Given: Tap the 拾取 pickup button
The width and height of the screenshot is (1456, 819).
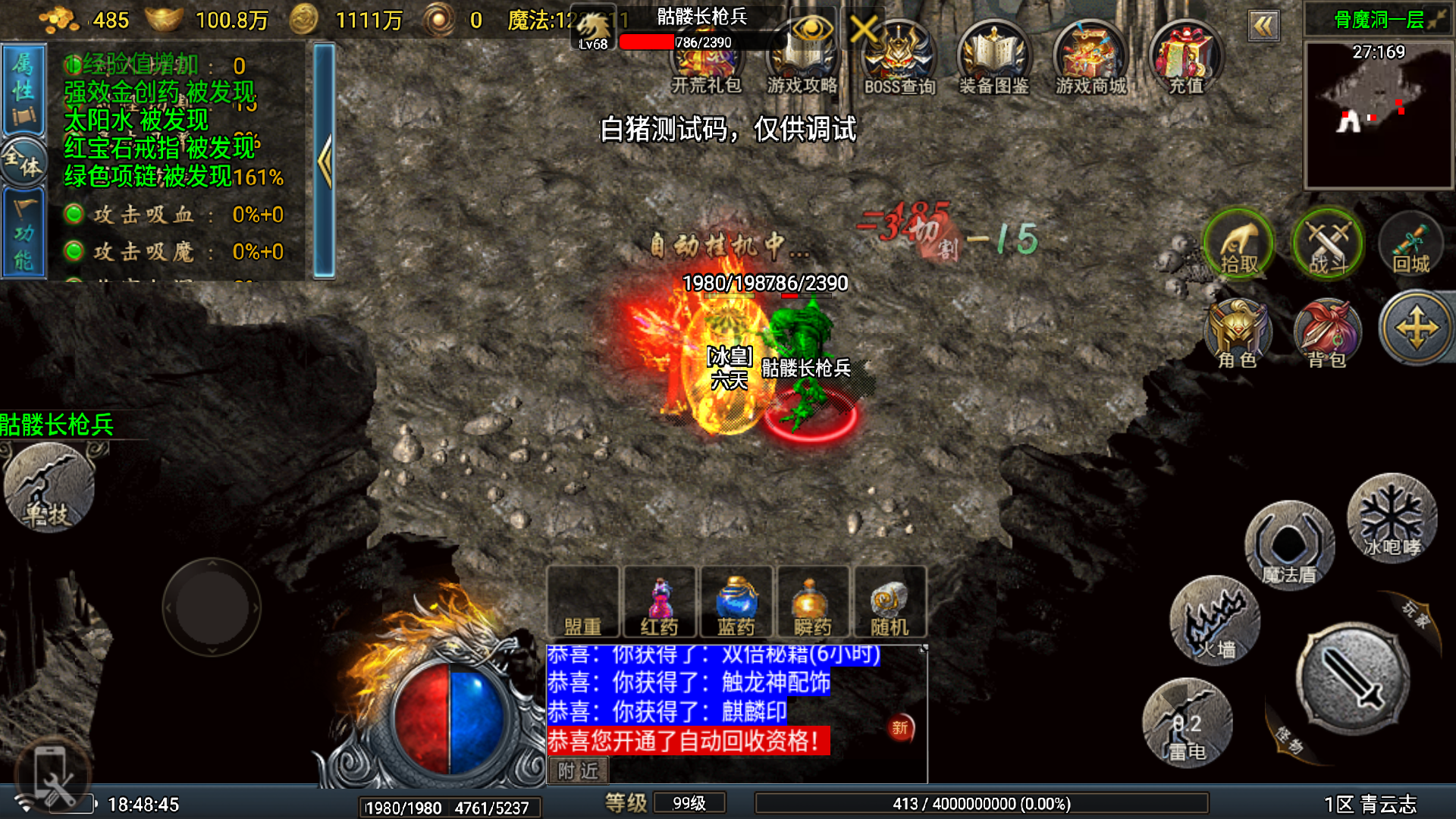Looking at the screenshot, I should (x=1239, y=244).
